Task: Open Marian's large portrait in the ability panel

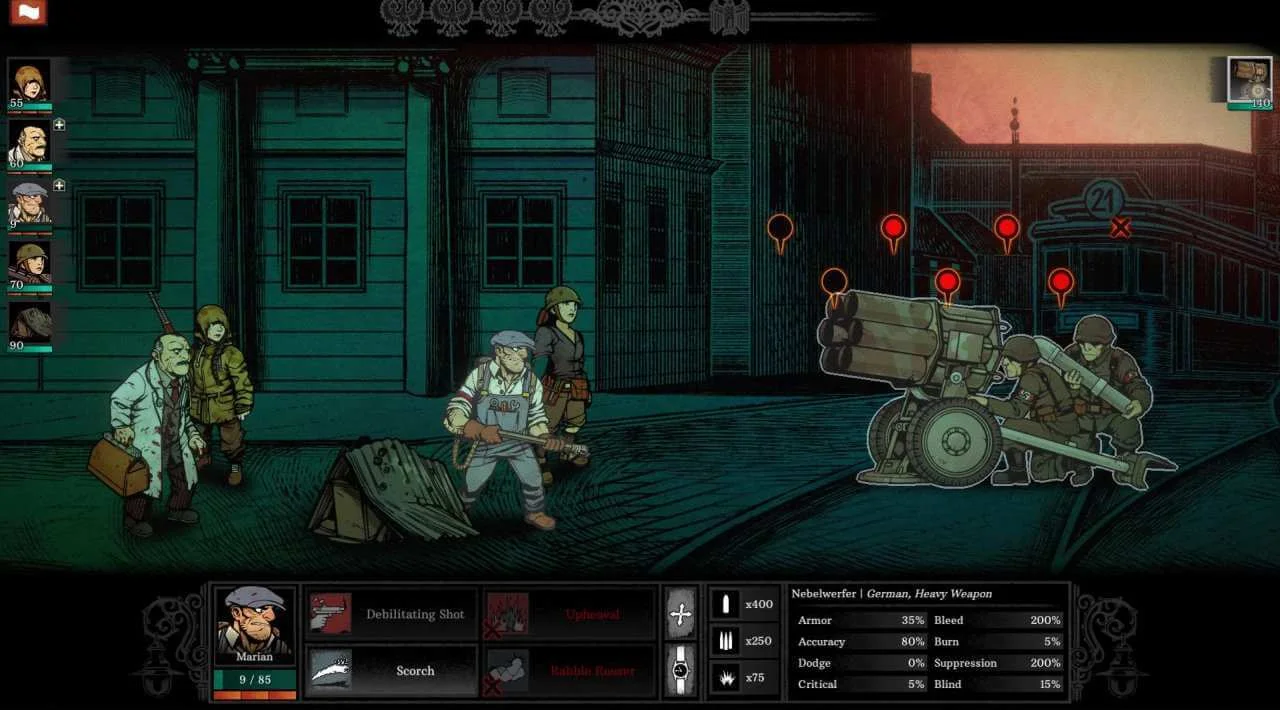Action: (255, 625)
